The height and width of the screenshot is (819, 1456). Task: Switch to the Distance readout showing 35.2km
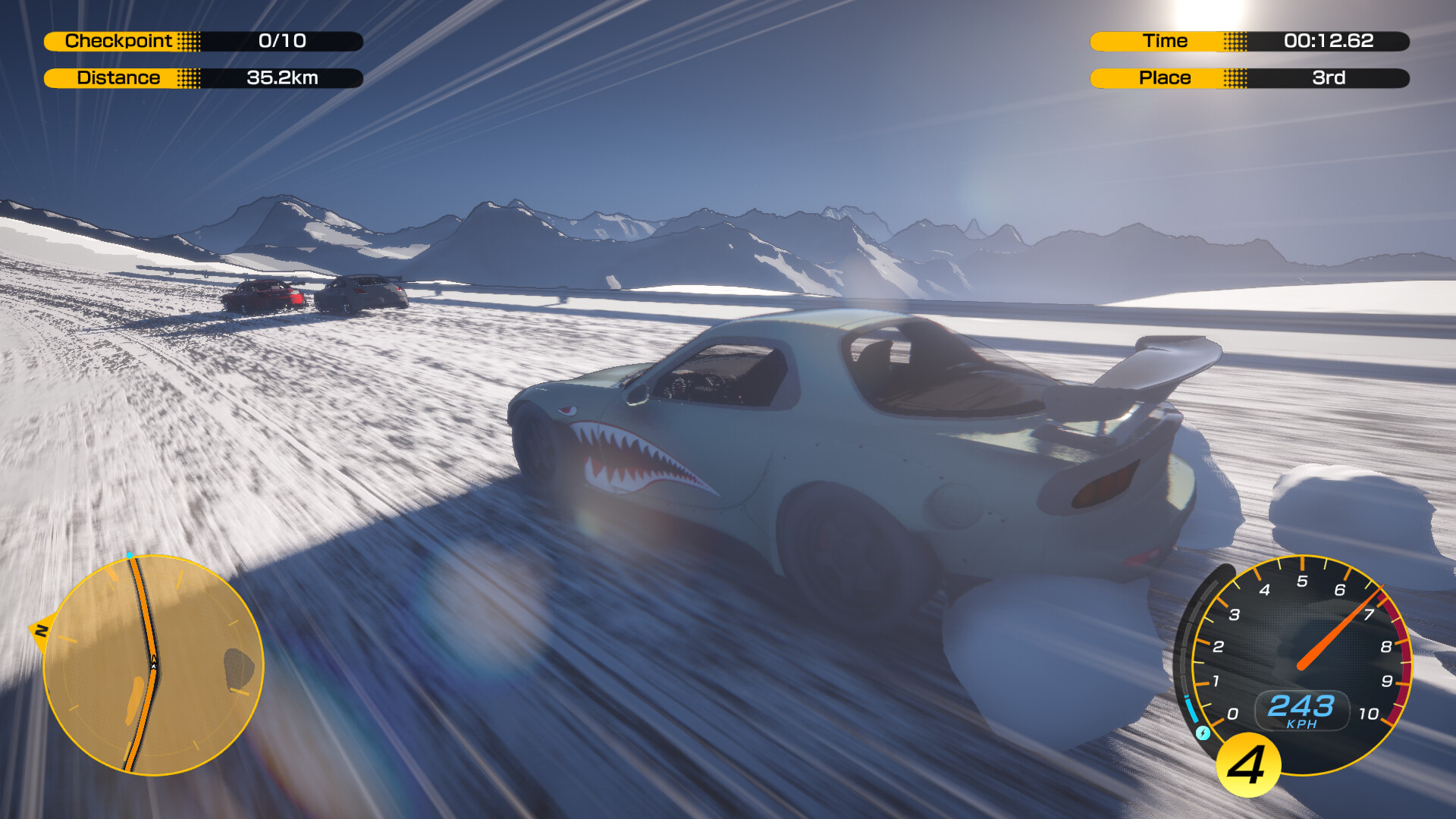282,77
